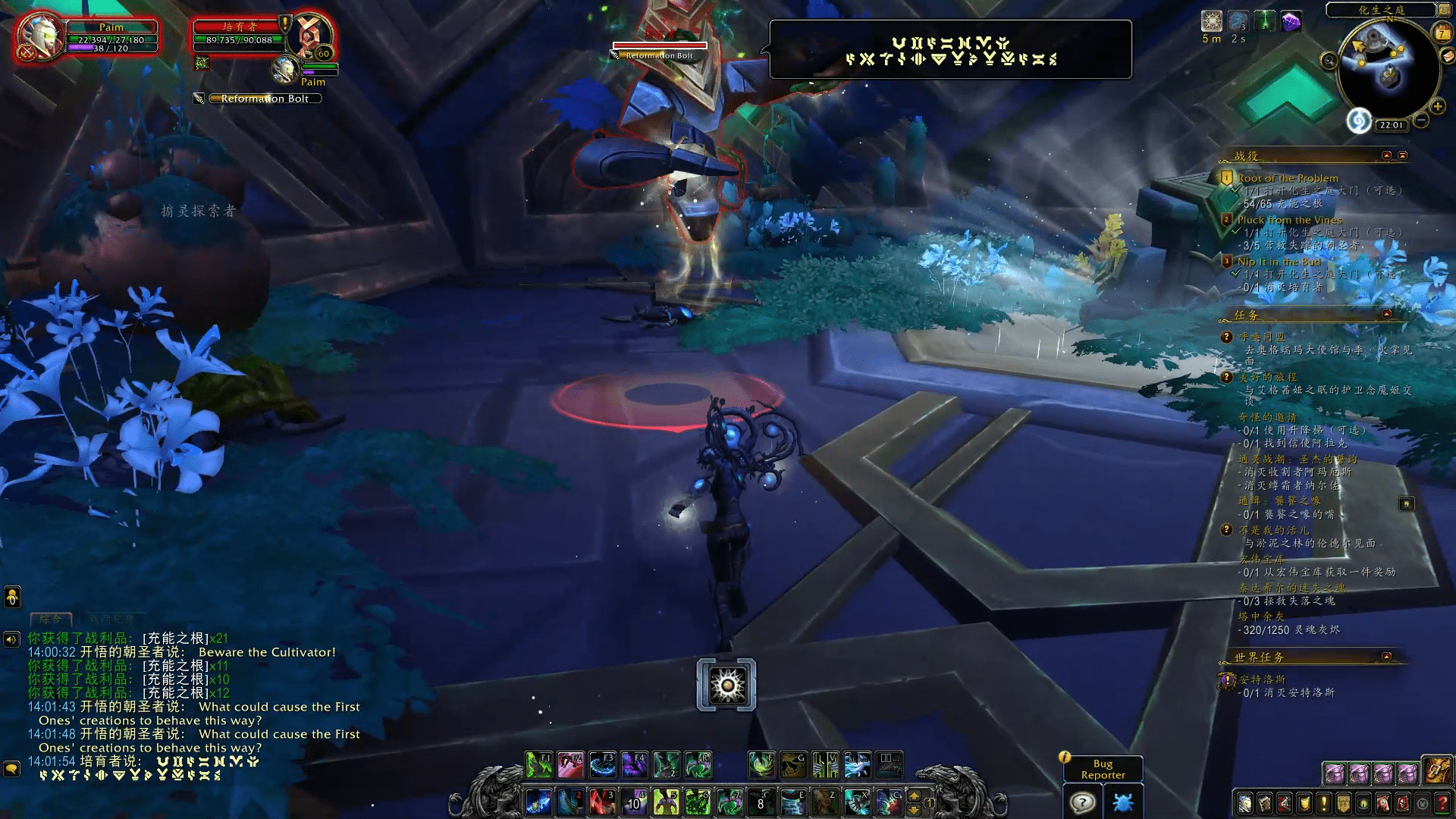This screenshot has width=1456, height=819.
Task: Open the calendar showing day 7
Action: coord(1441,33)
